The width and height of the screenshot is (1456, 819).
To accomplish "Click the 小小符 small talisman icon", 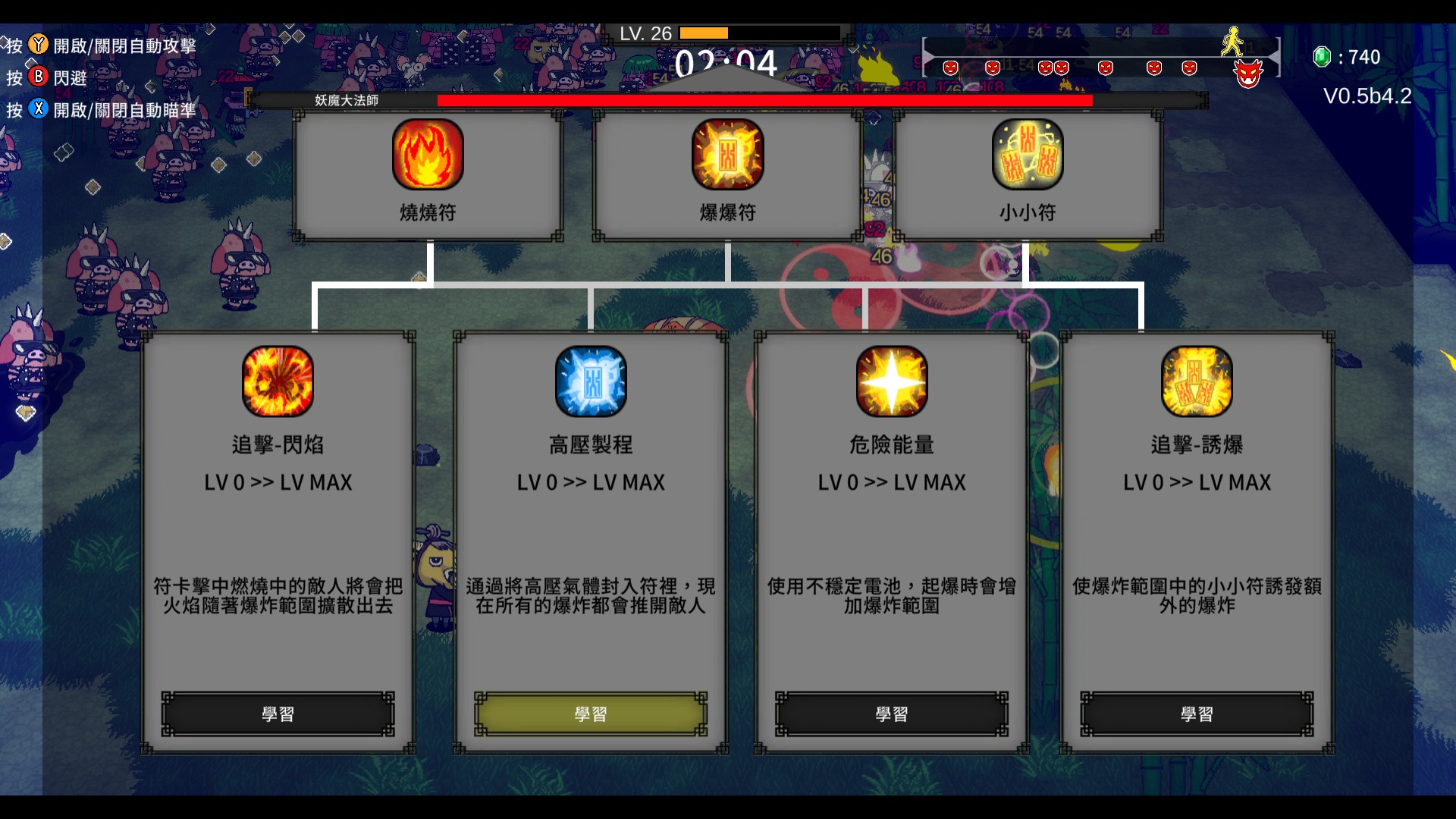I will pos(1028,155).
